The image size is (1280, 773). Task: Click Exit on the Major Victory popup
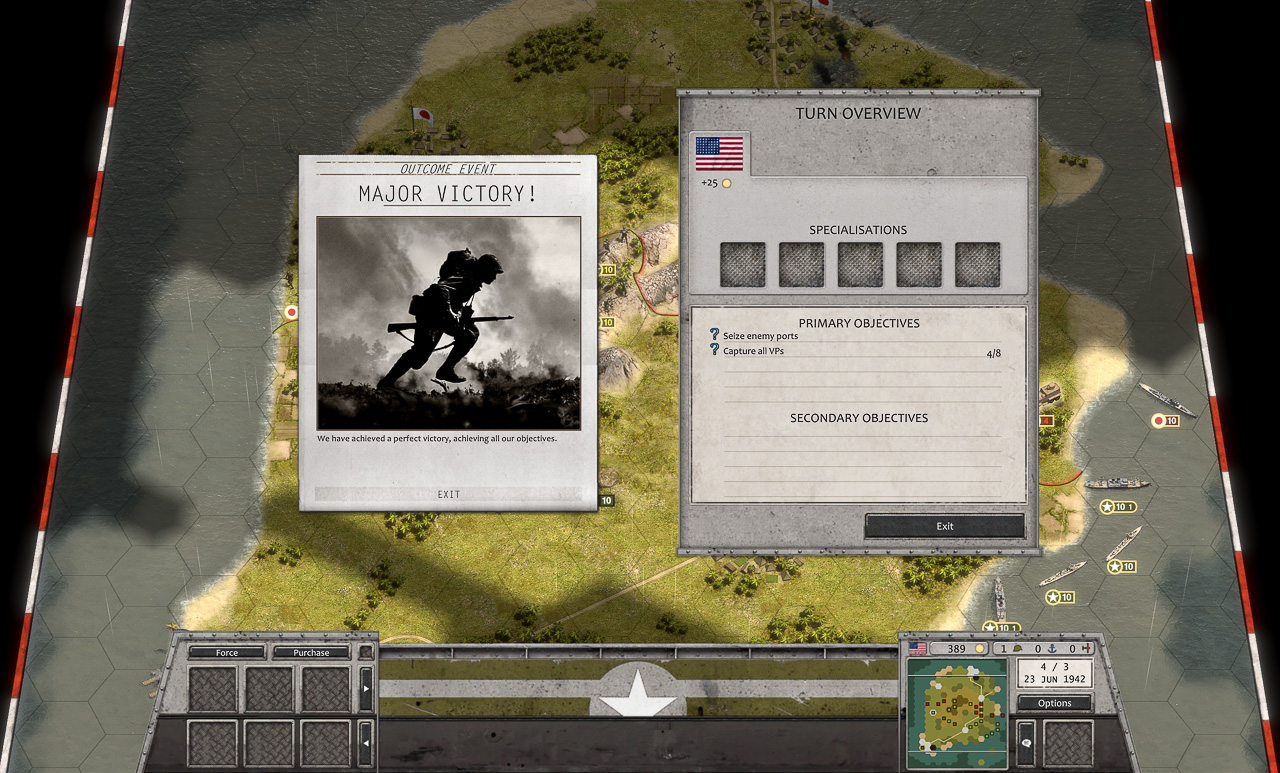(448, 494)
